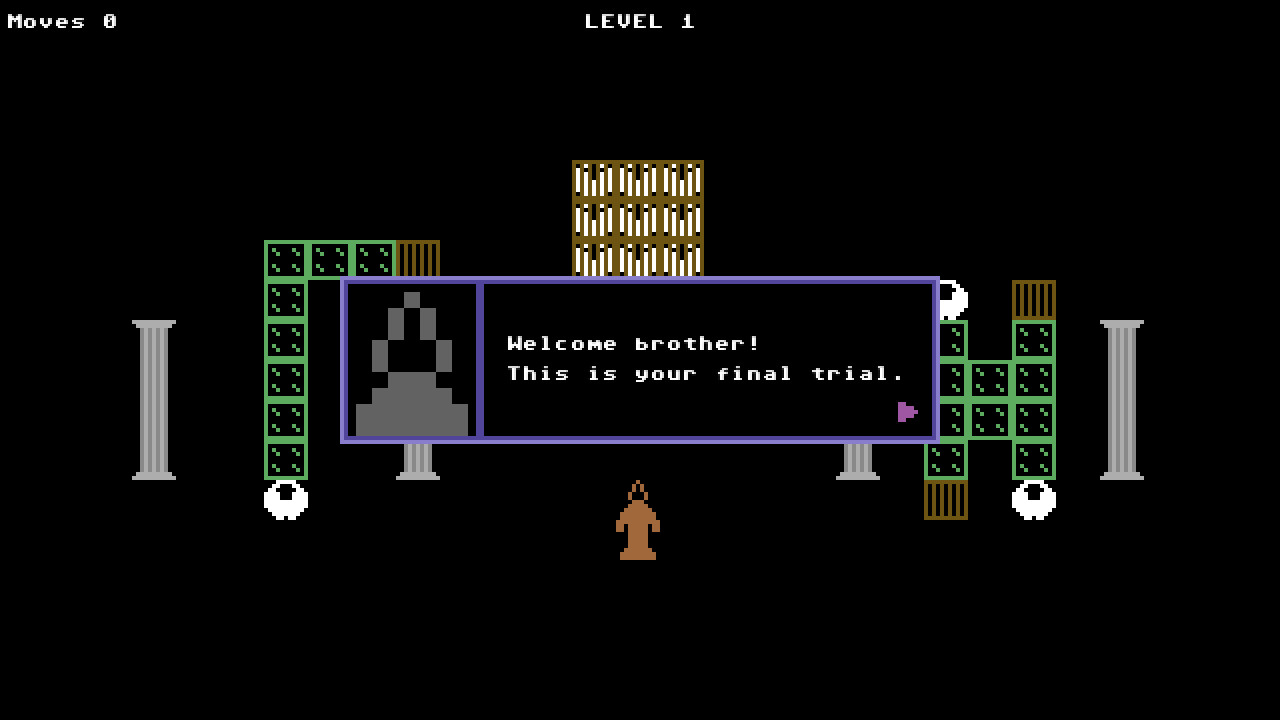This screenshot has width=1280, height=720.
Task: Click the 'Moves 0' counter display
Action: [62, 21]
